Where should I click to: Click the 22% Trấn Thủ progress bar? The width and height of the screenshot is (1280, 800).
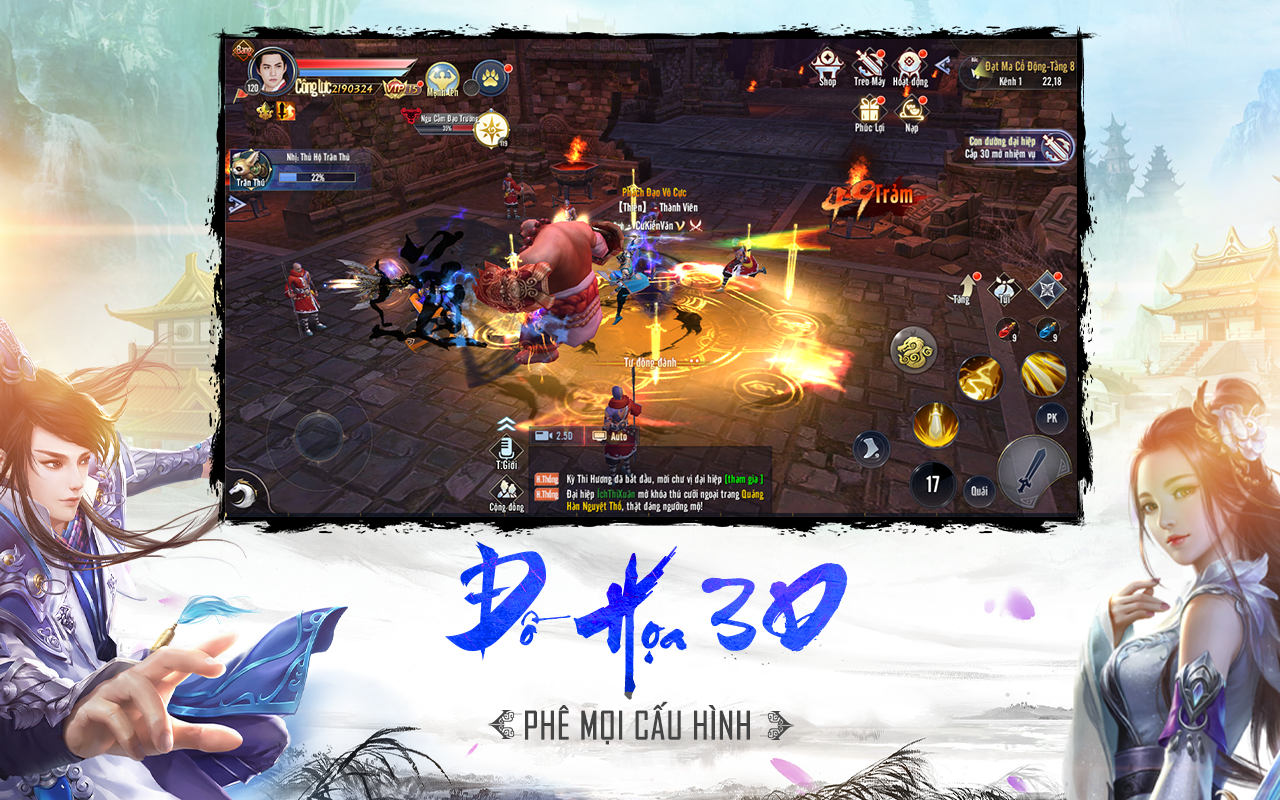318,177
